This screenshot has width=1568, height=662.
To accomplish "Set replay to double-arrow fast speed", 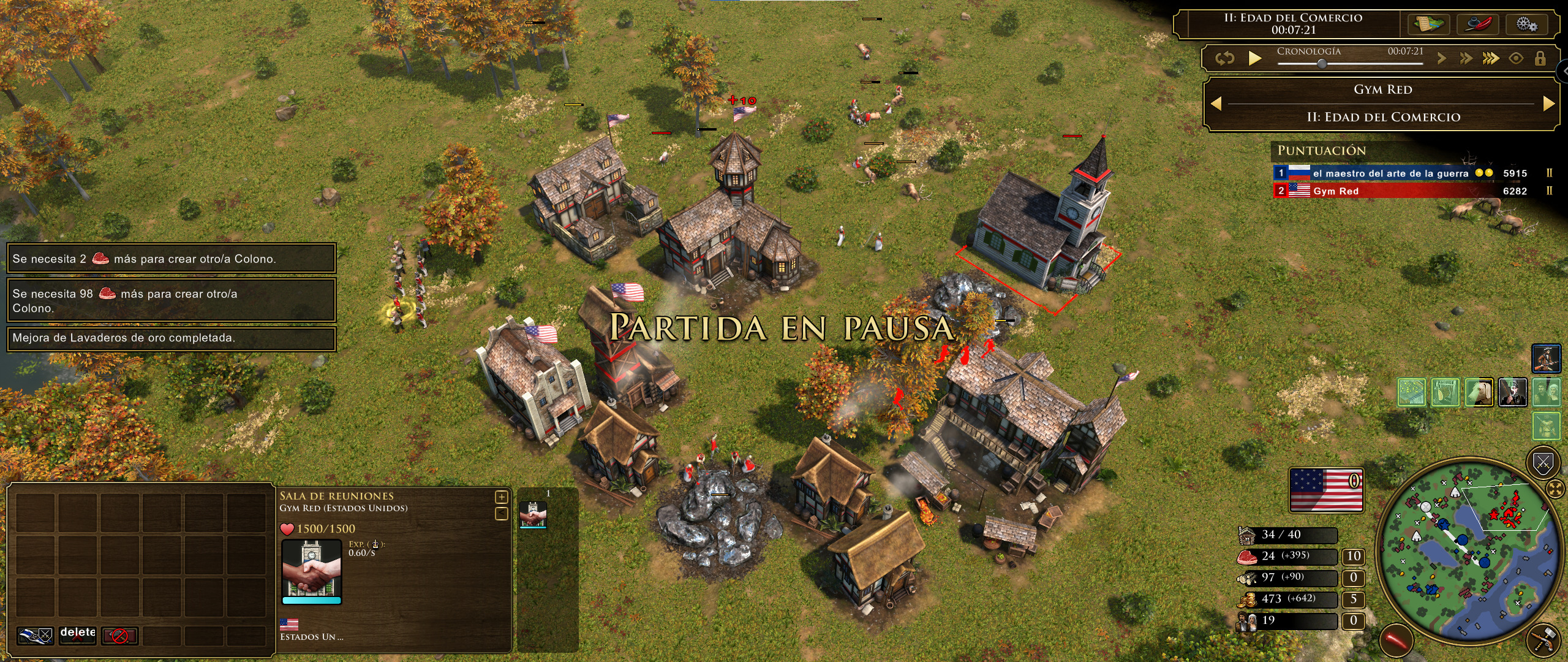I will click(x=1466, y=59).
